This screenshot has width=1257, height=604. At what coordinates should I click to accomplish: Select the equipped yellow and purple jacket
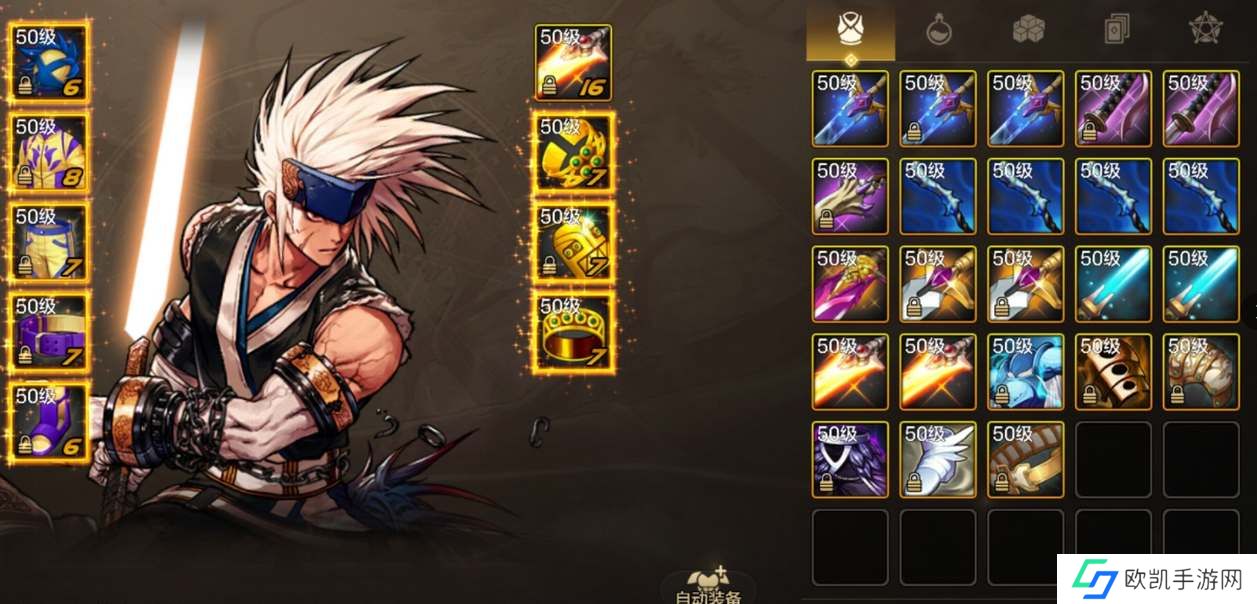point(50,152)
